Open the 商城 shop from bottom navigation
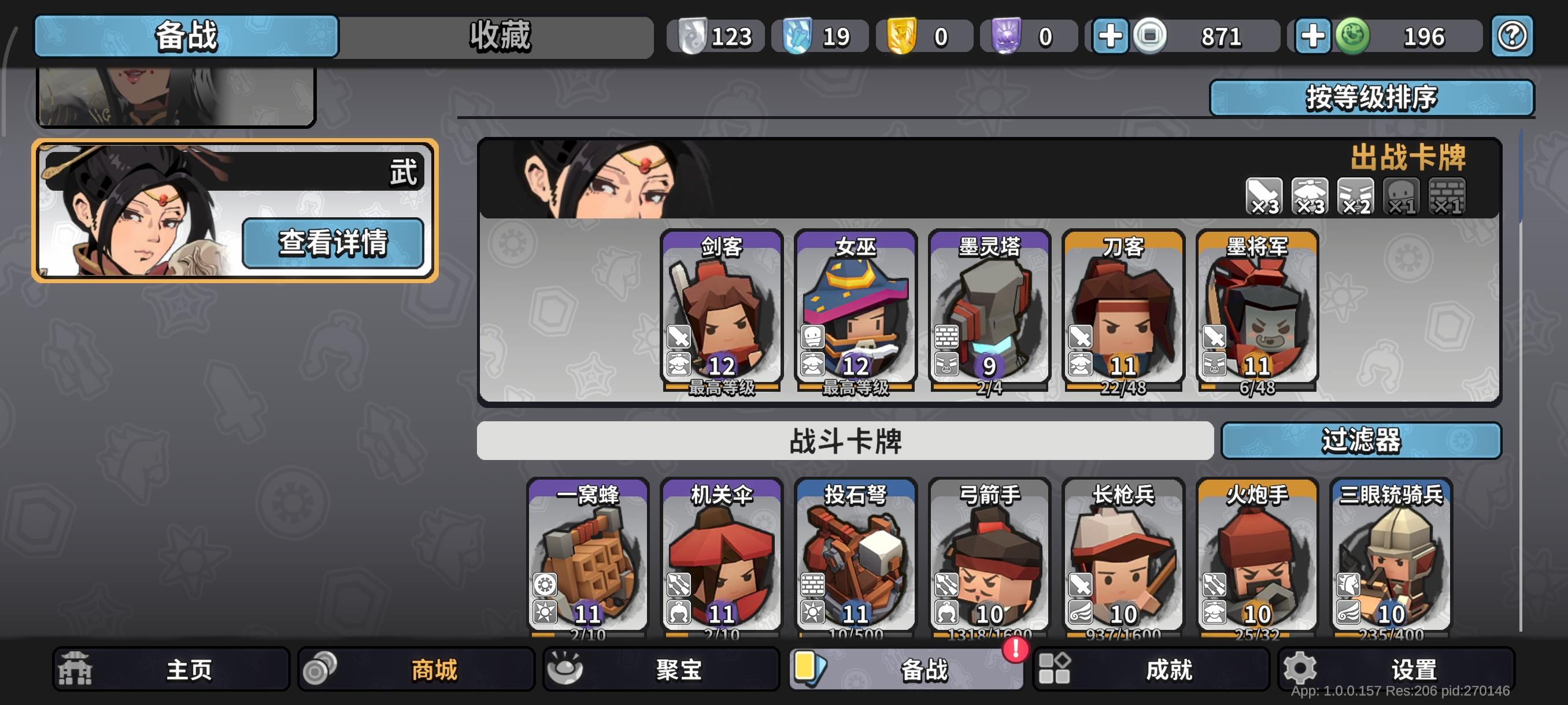Screen dimensions: 1568x705 point(414,669)
